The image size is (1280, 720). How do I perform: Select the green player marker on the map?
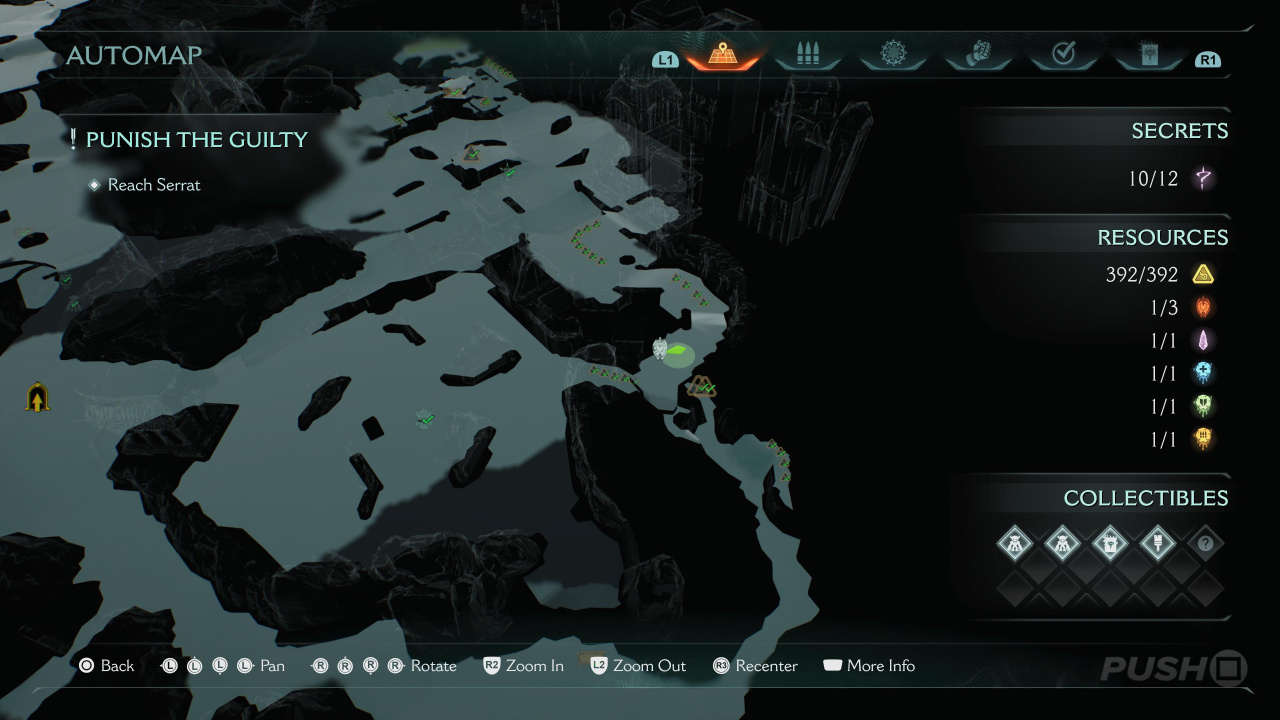coord(679,353)
